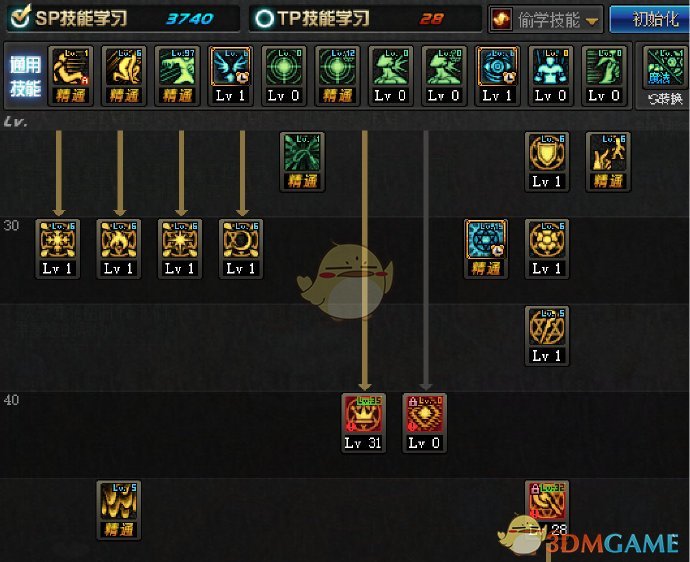Choose the golden crescent moon skill icon
The width and height of the screenshot is (690, 562).
[241, 241]
